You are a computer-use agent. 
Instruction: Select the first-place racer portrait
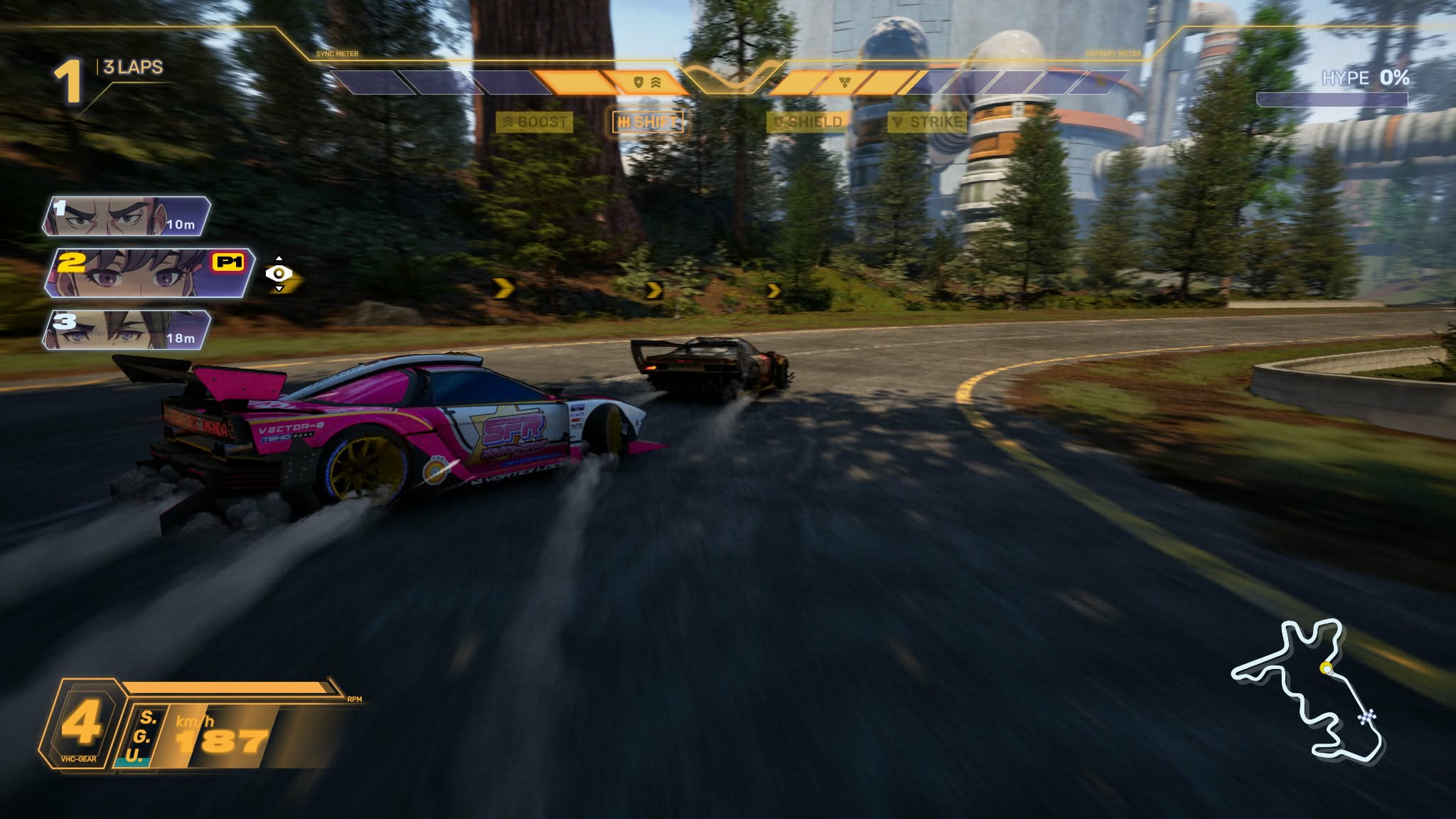(127, 217)
